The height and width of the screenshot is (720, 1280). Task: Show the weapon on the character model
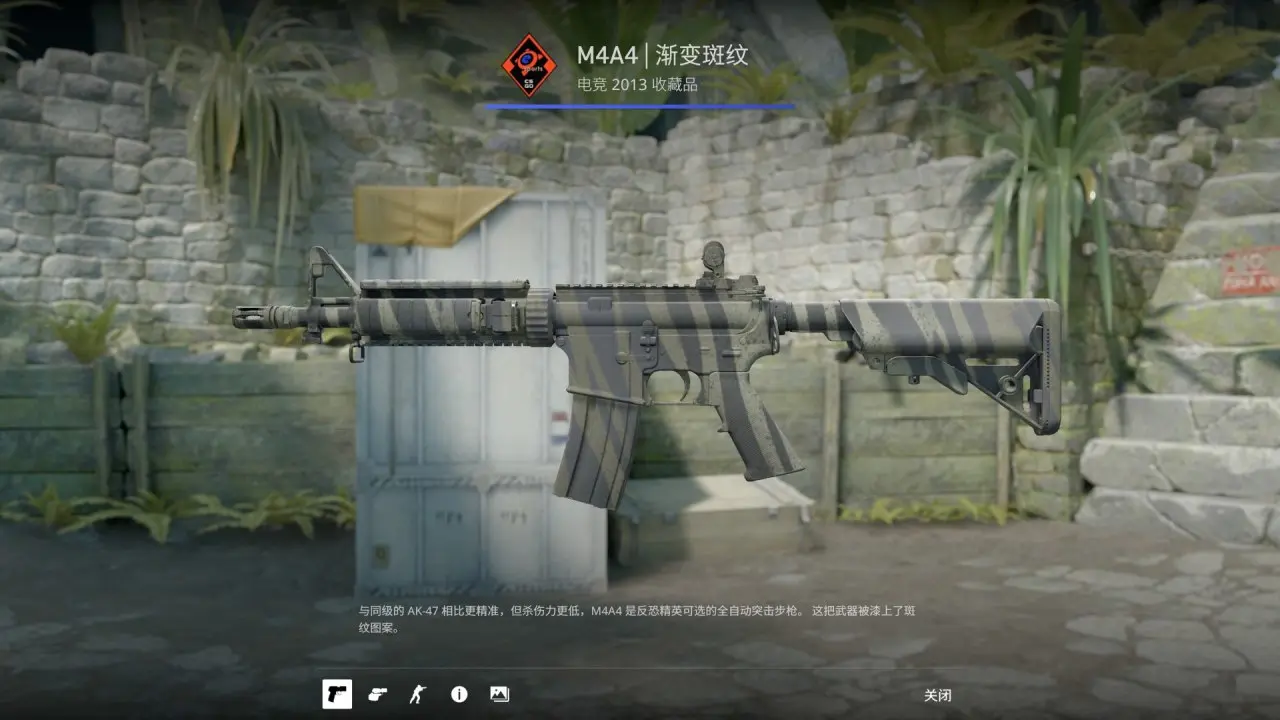click(x=417, y=694)
